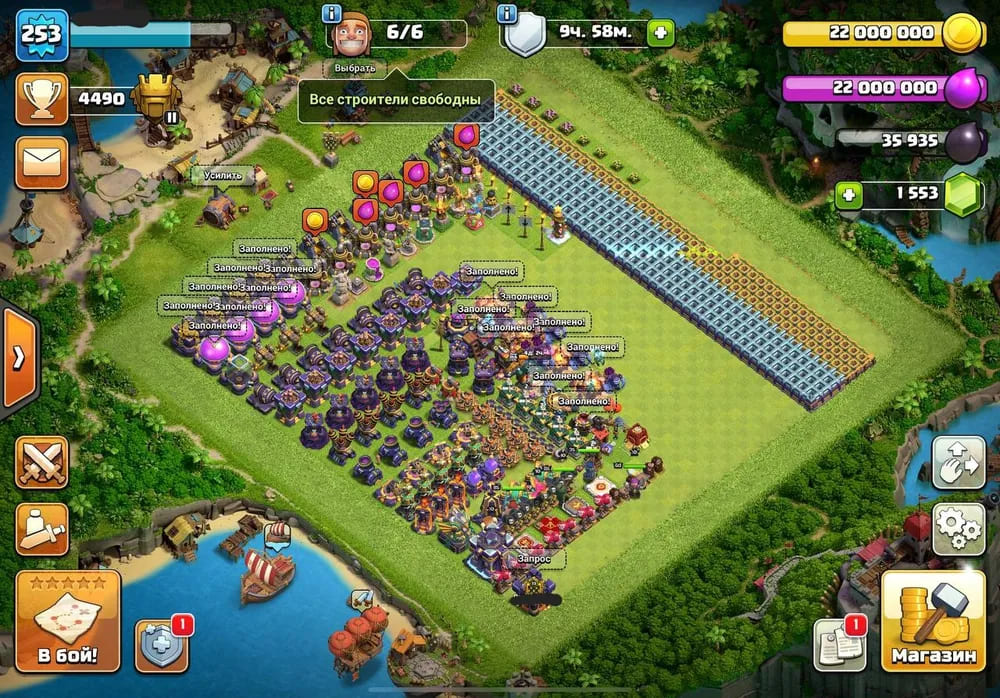Open the settings gear button
The width and height of the screenshot is (1000, 698).
pos(958,529)
